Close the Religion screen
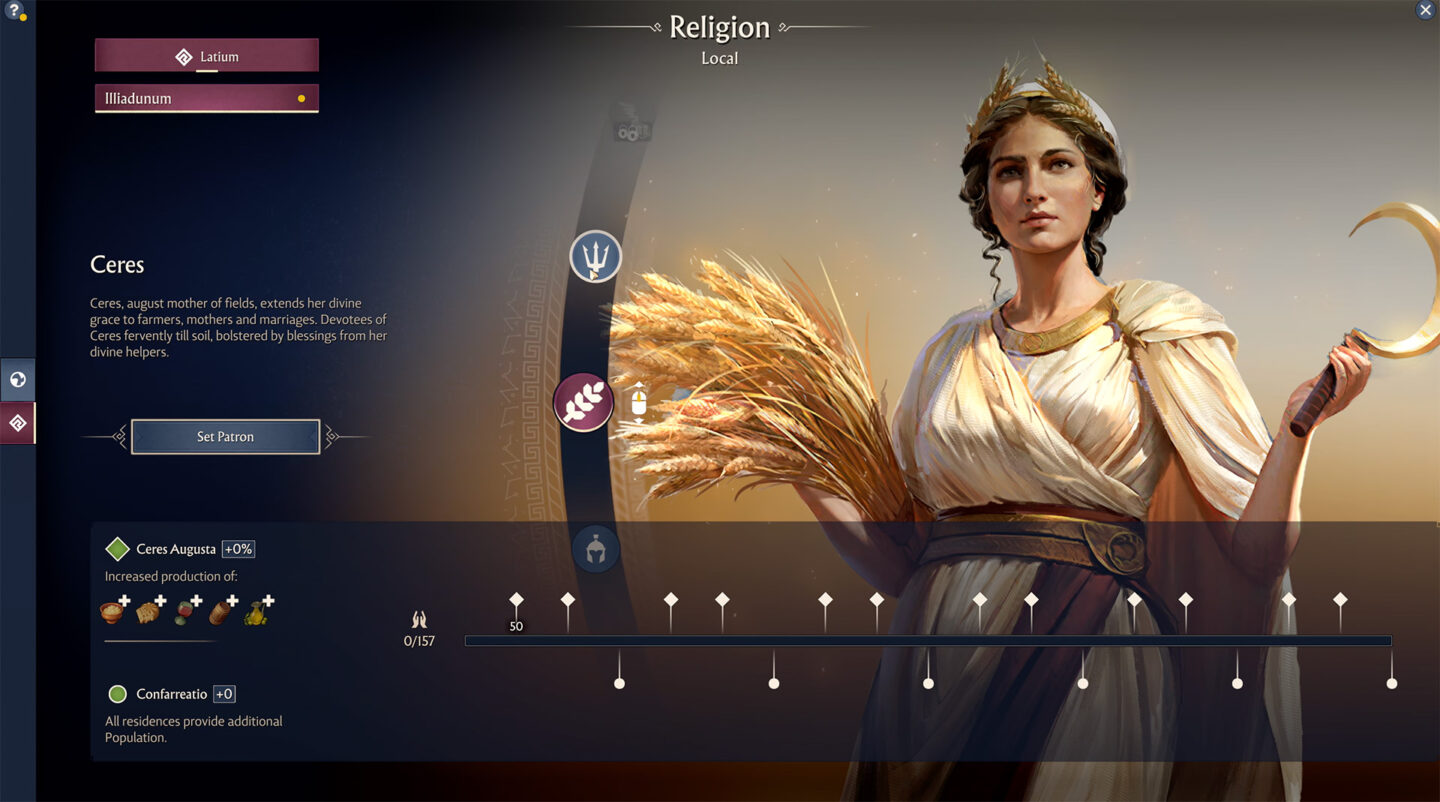The width and height of the screenshot is (1440, 802). [x=1425, y=10]
